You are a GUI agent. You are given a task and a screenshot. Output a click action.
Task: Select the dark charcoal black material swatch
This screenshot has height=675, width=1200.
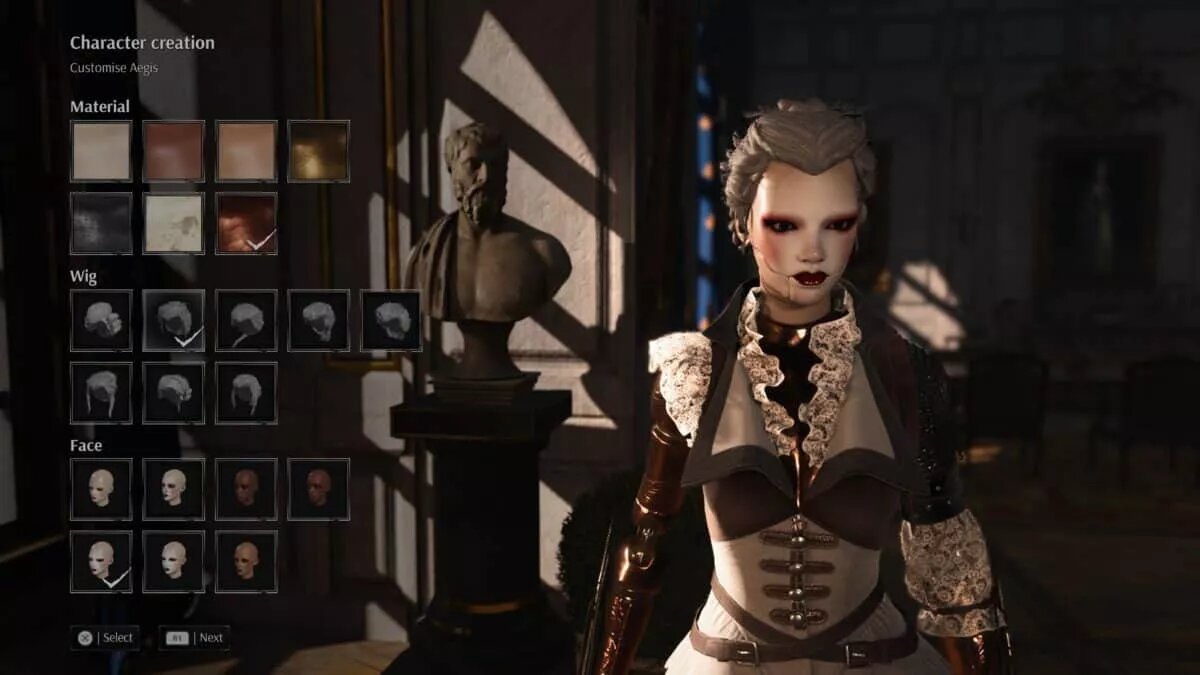click(101, 223)
